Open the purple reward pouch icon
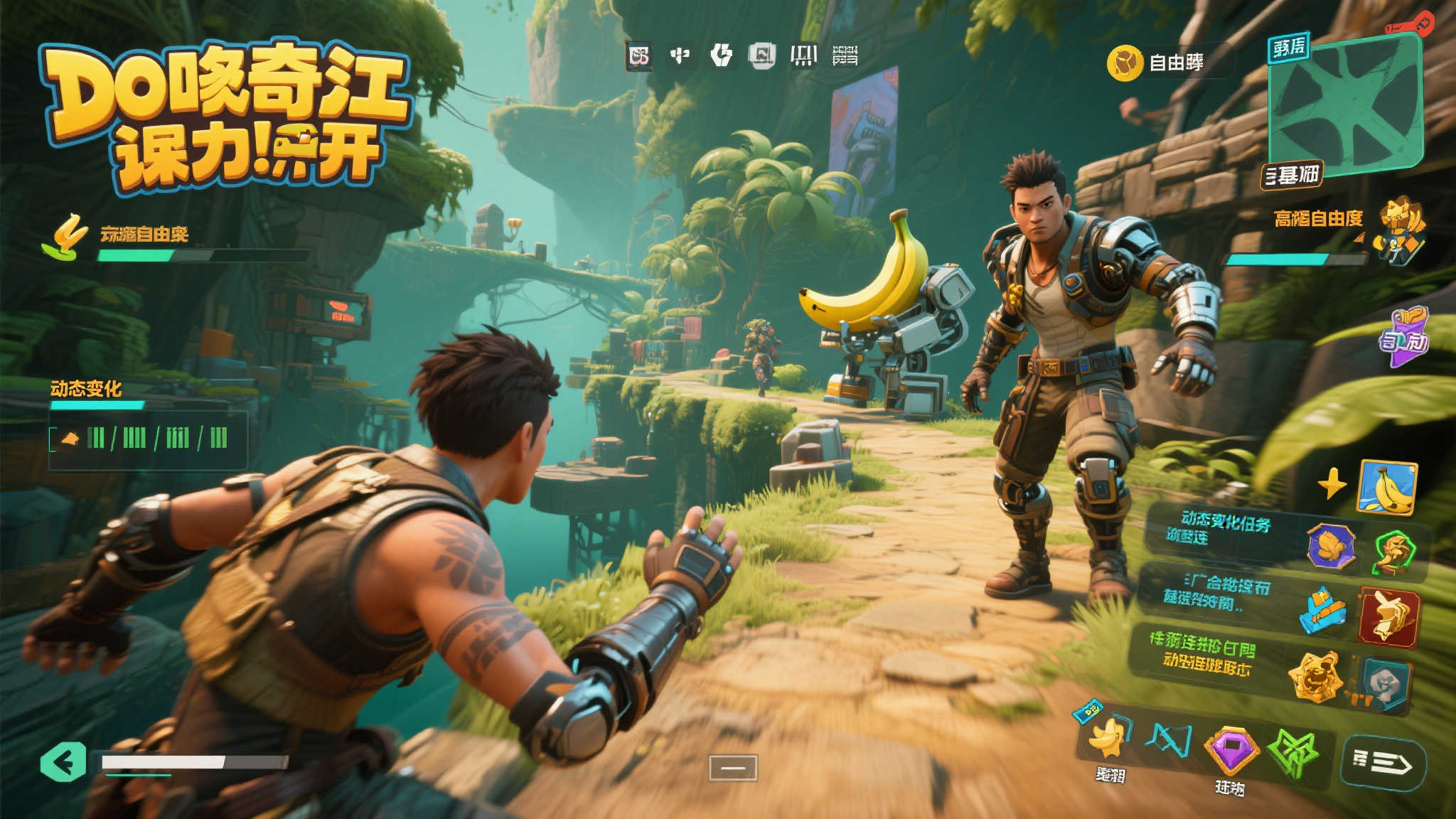The width and height of the screenshot is (1456, 819). 1403,336
